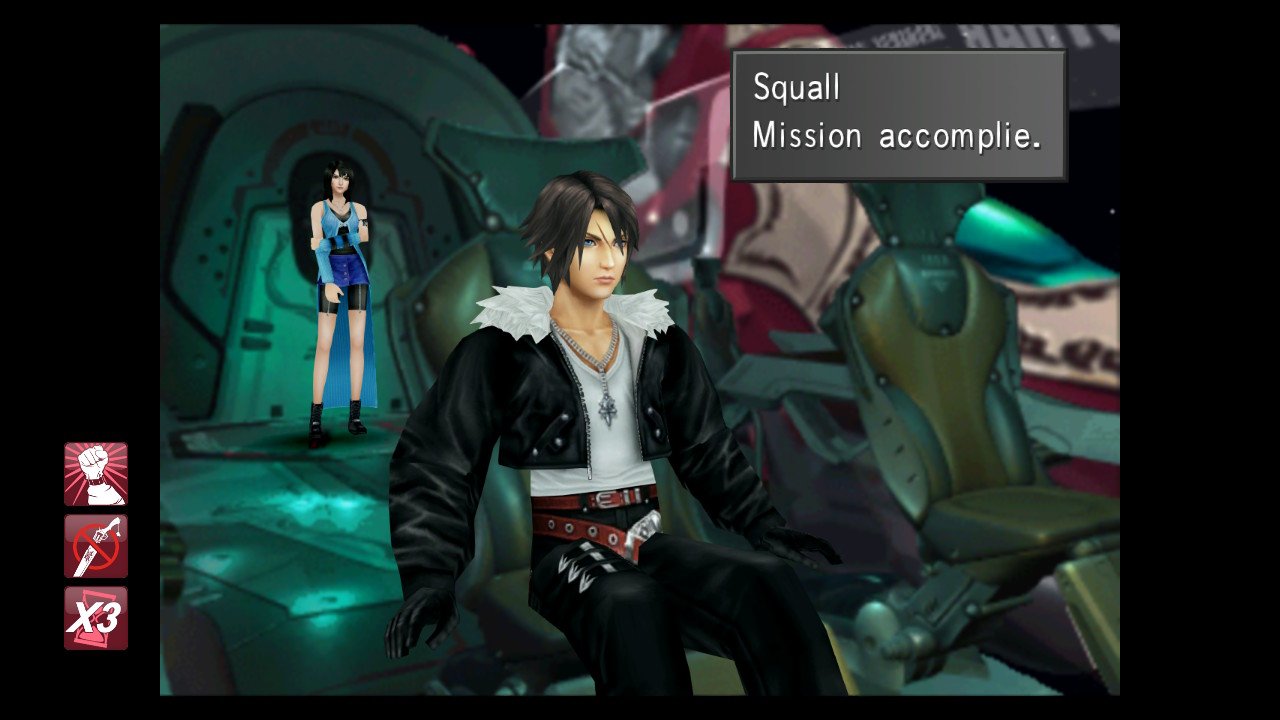1280x720 pixels.
Task: Toggle the battle assist fist icon
Action: [96, 474]
